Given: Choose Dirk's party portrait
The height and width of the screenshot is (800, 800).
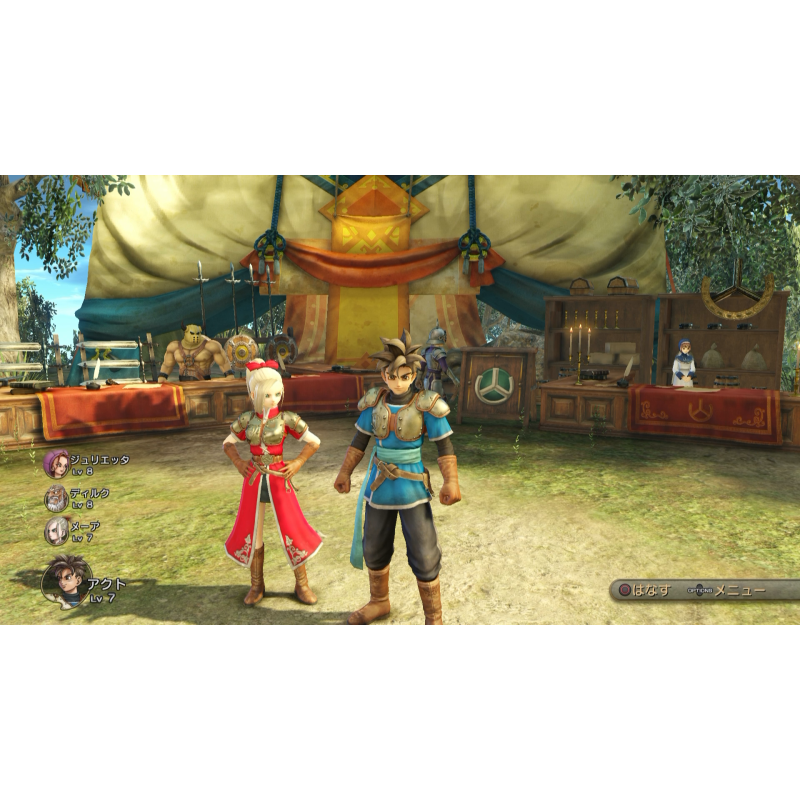Looking at the screenshot, I should (x=56, y=498).
